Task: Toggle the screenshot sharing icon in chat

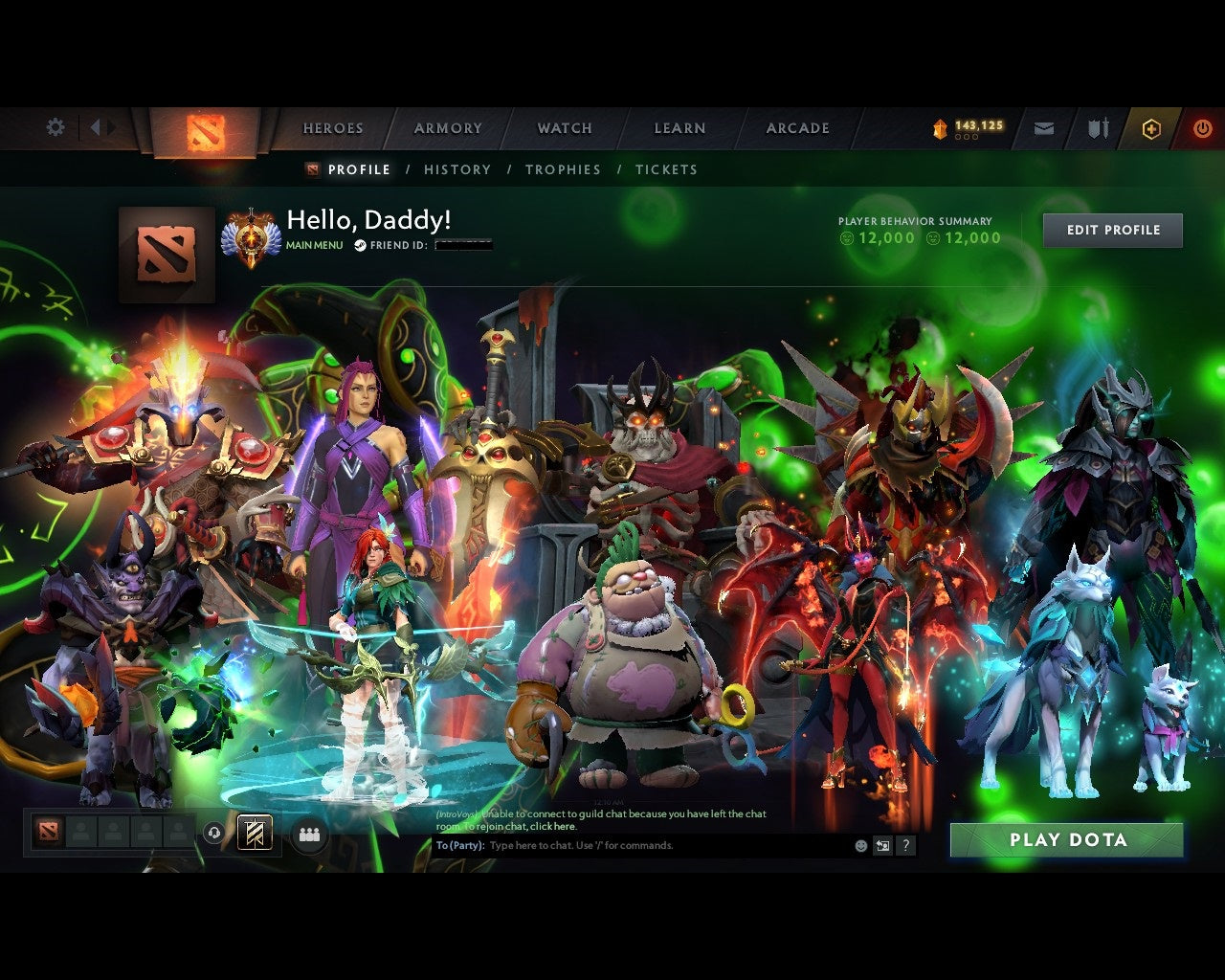Action: [x=882, y=845]
